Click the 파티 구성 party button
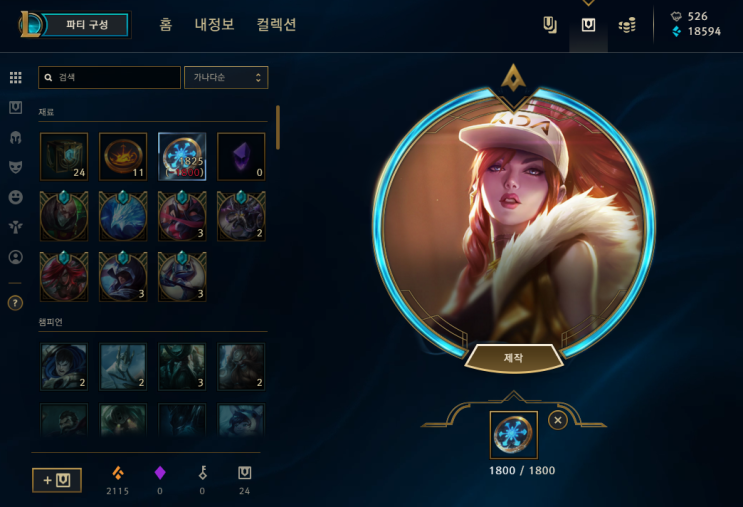Screen dimensions: 743x507 tap(88, 25)
